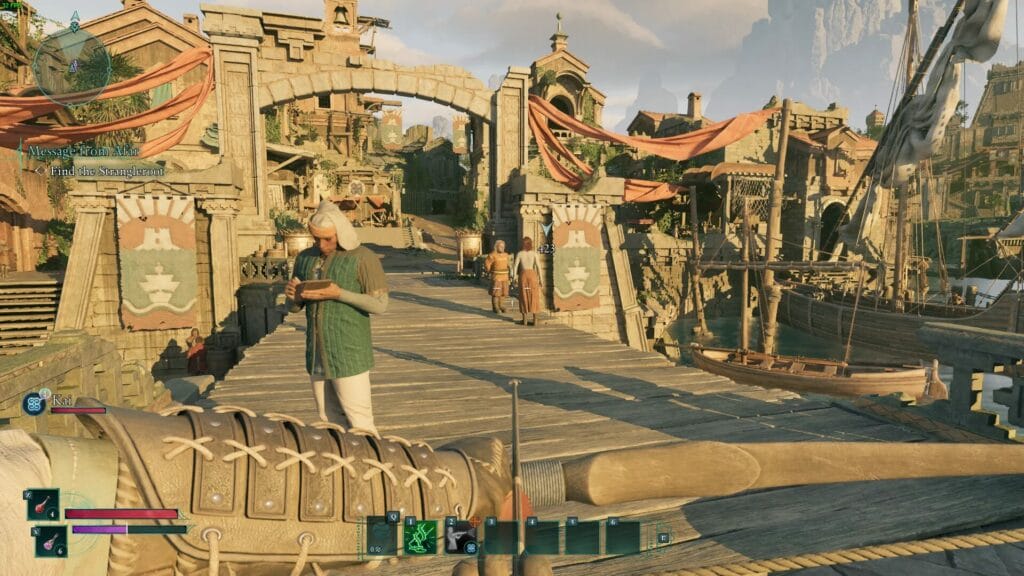The image size is (1024, 576).
Task: Use the pink essence potion slot
Action: 51,542
